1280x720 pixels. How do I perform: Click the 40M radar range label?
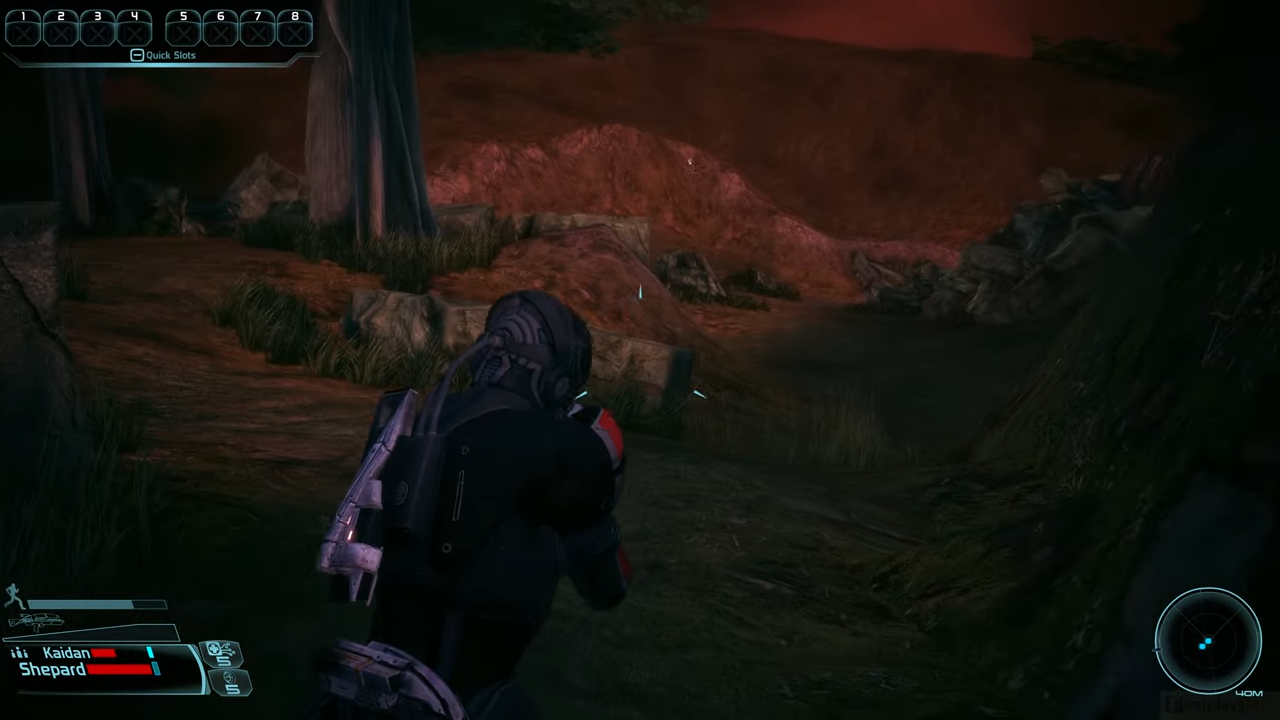[1250, 692]
